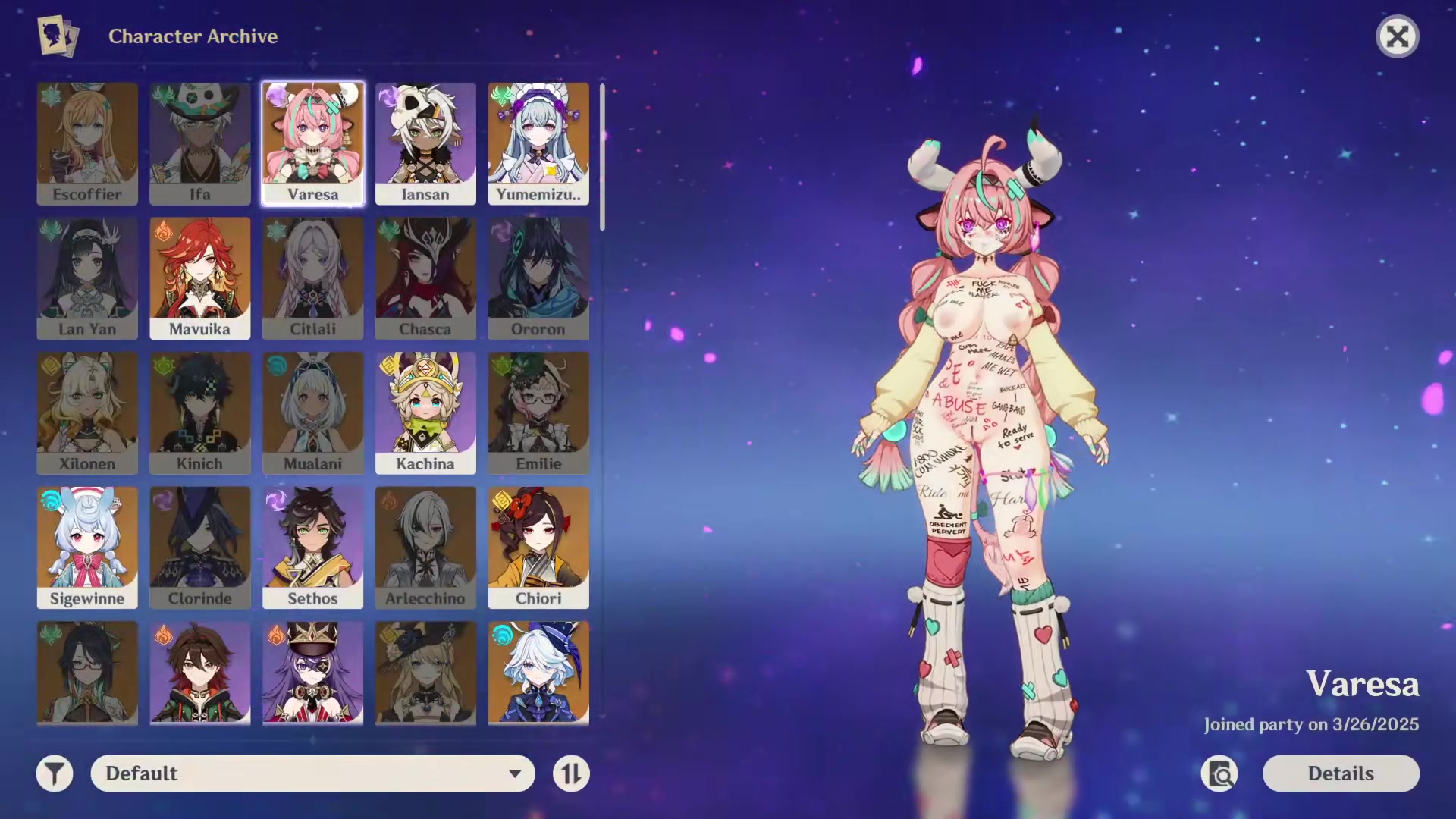The width and height of the screenshot is (1456, 819).
Task: Choose the Xilonen card
Action: tap(87, 413)
